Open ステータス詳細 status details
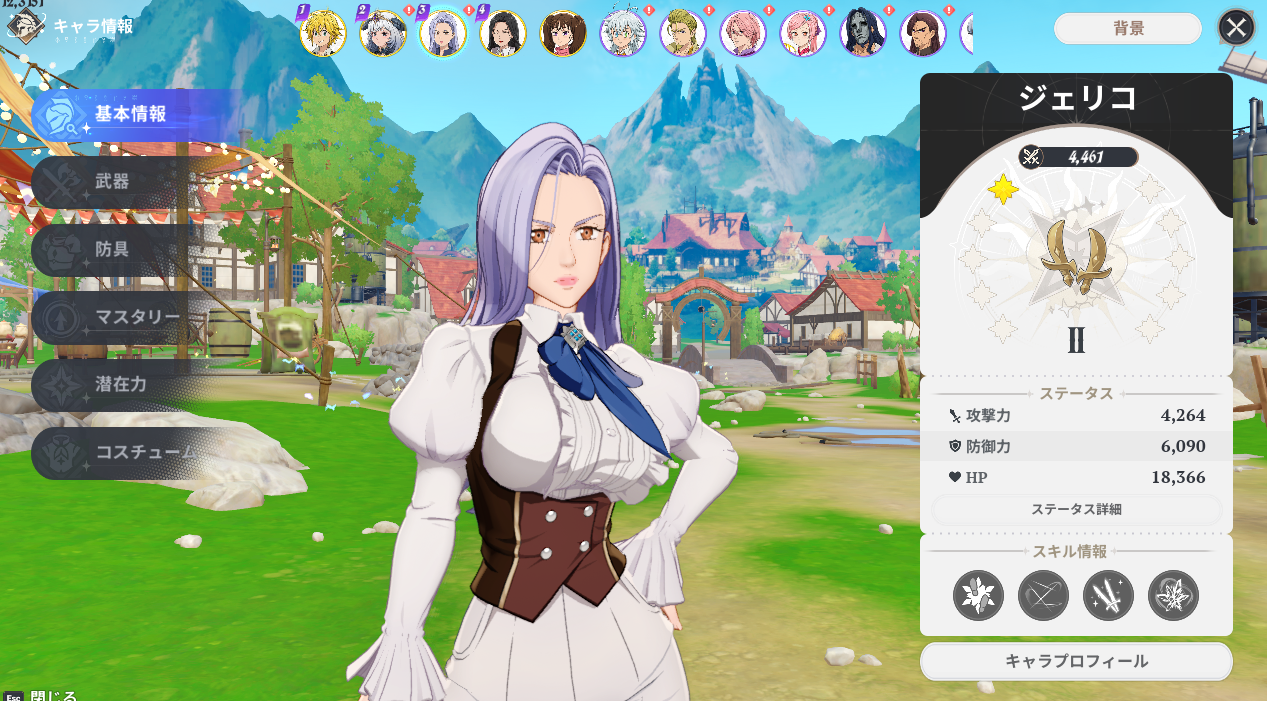 (x=1076, y=509)
